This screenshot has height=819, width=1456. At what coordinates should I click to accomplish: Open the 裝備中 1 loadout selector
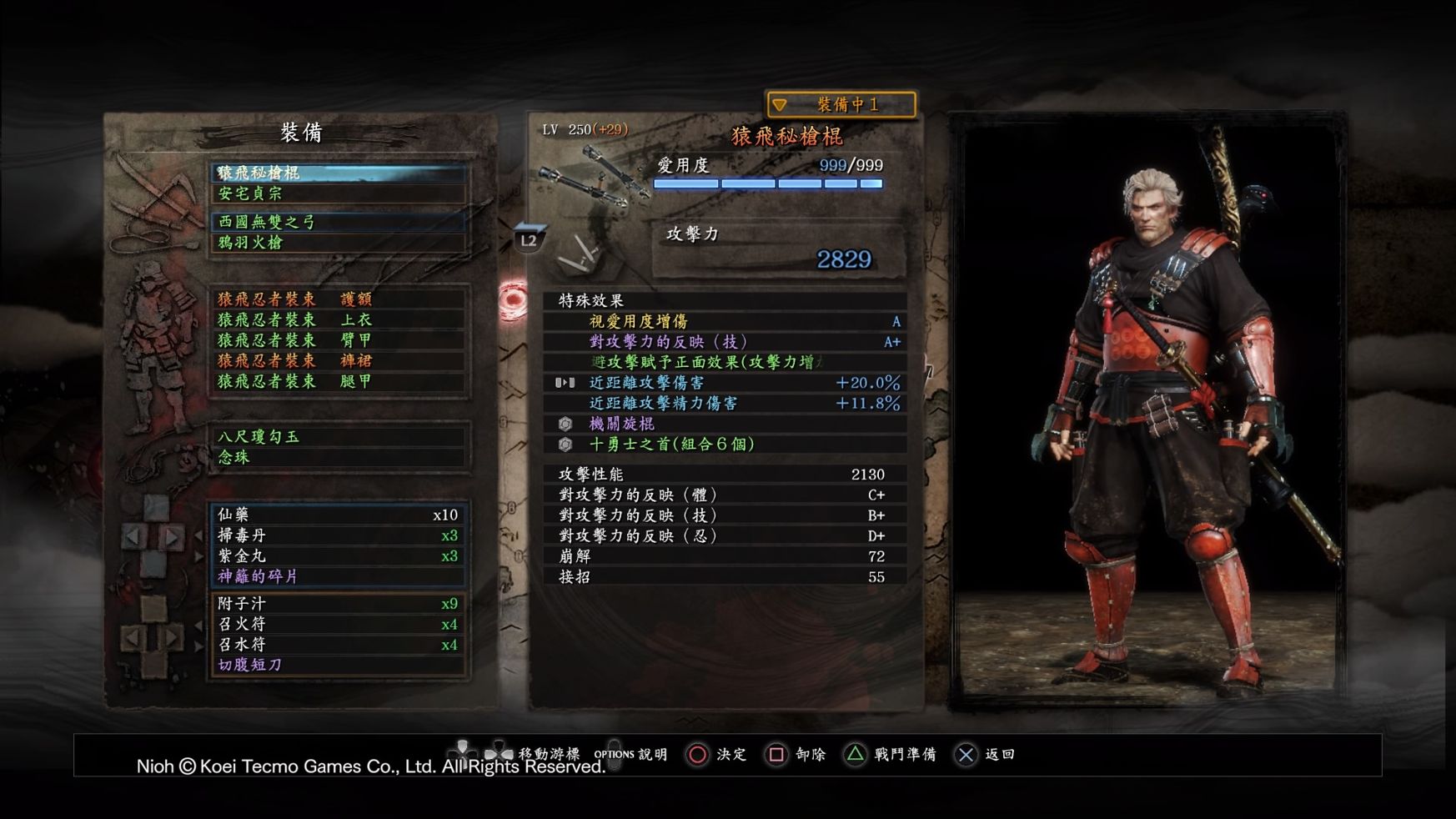(841, 104)
